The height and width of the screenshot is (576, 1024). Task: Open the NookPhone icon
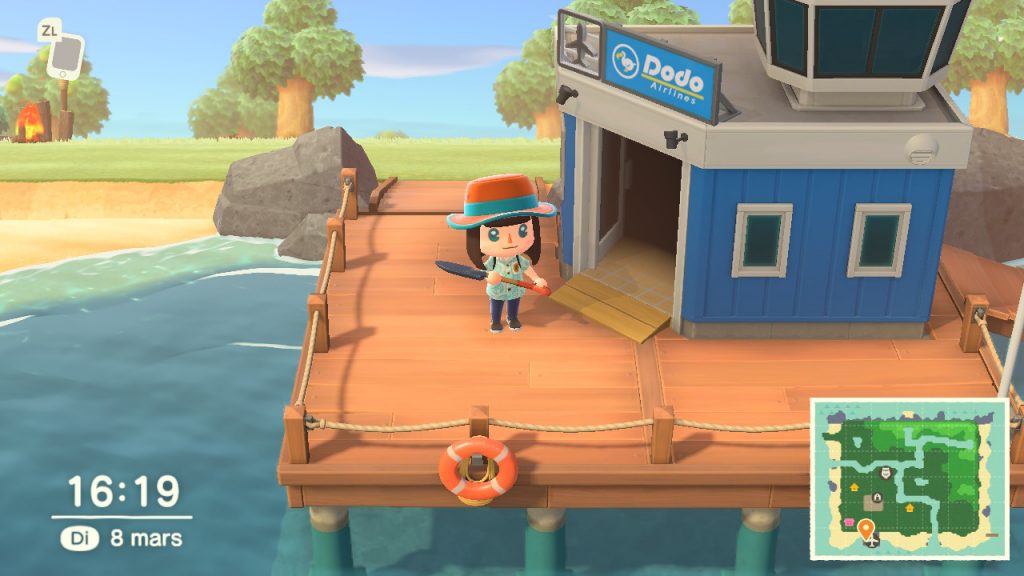pyautogui.click(x=66, y=56)
